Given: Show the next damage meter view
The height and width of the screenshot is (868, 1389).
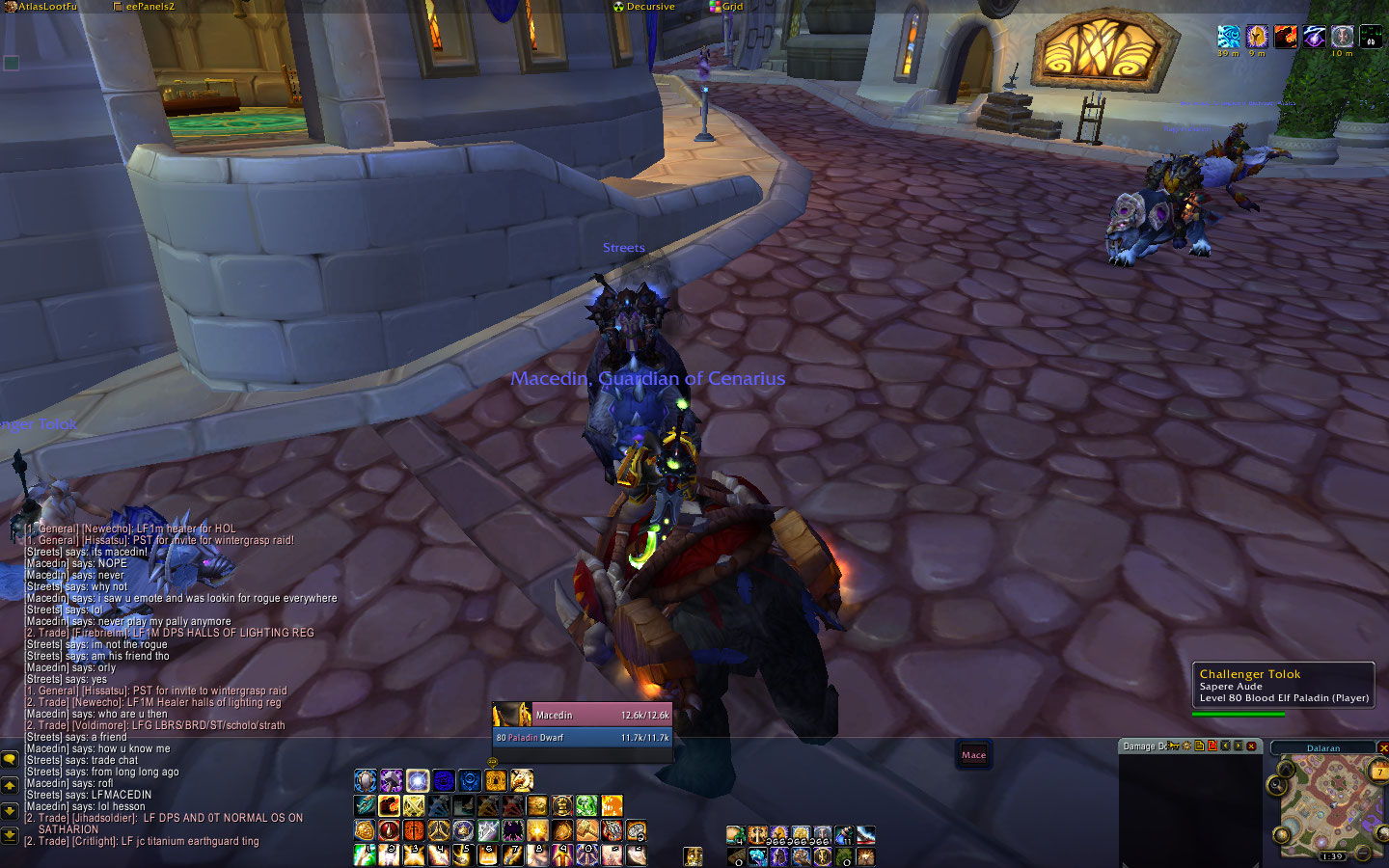Looking at the screenshot, I should (x=1238, y=746).
